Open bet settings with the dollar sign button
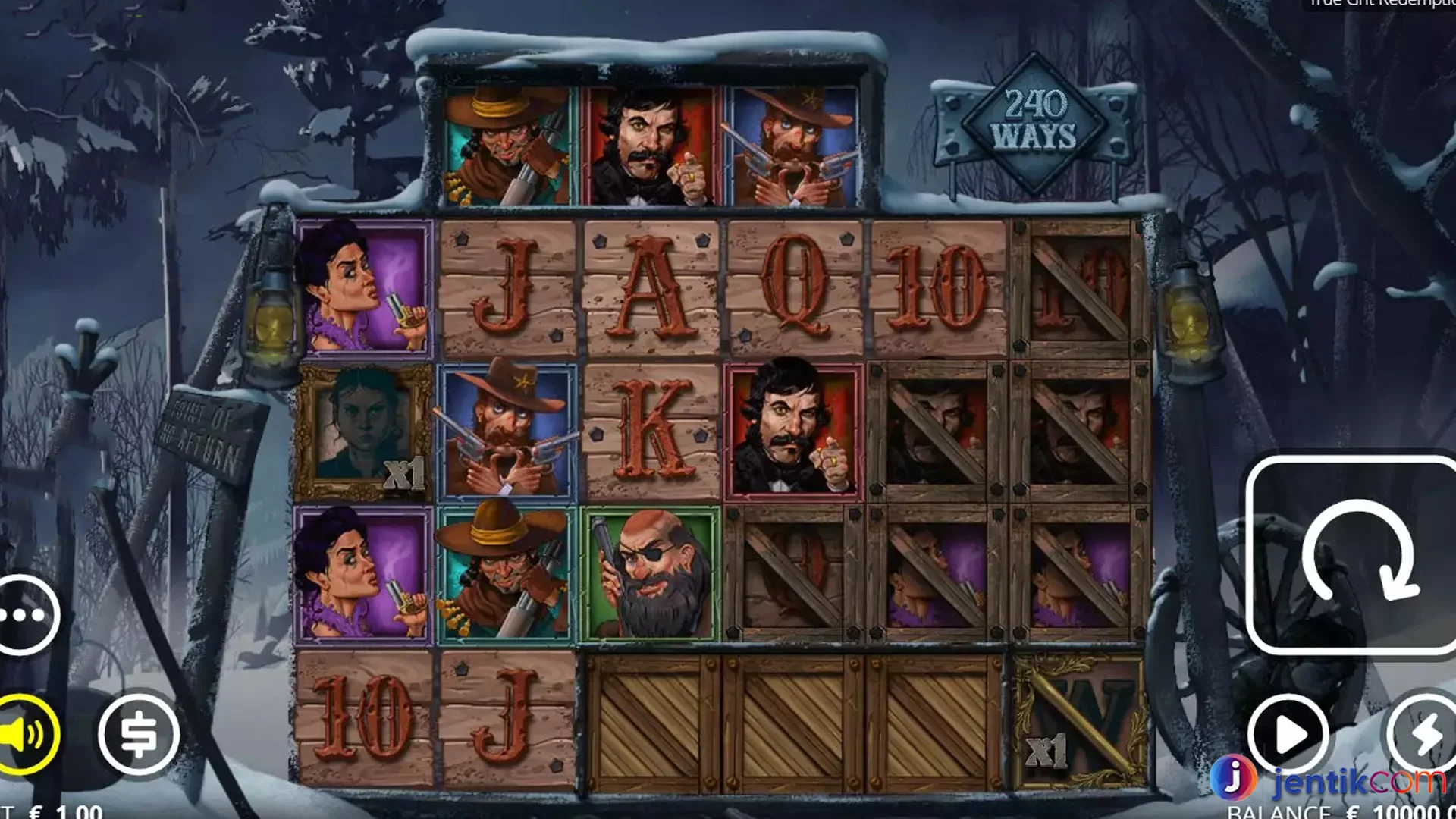 click(139, 734)
